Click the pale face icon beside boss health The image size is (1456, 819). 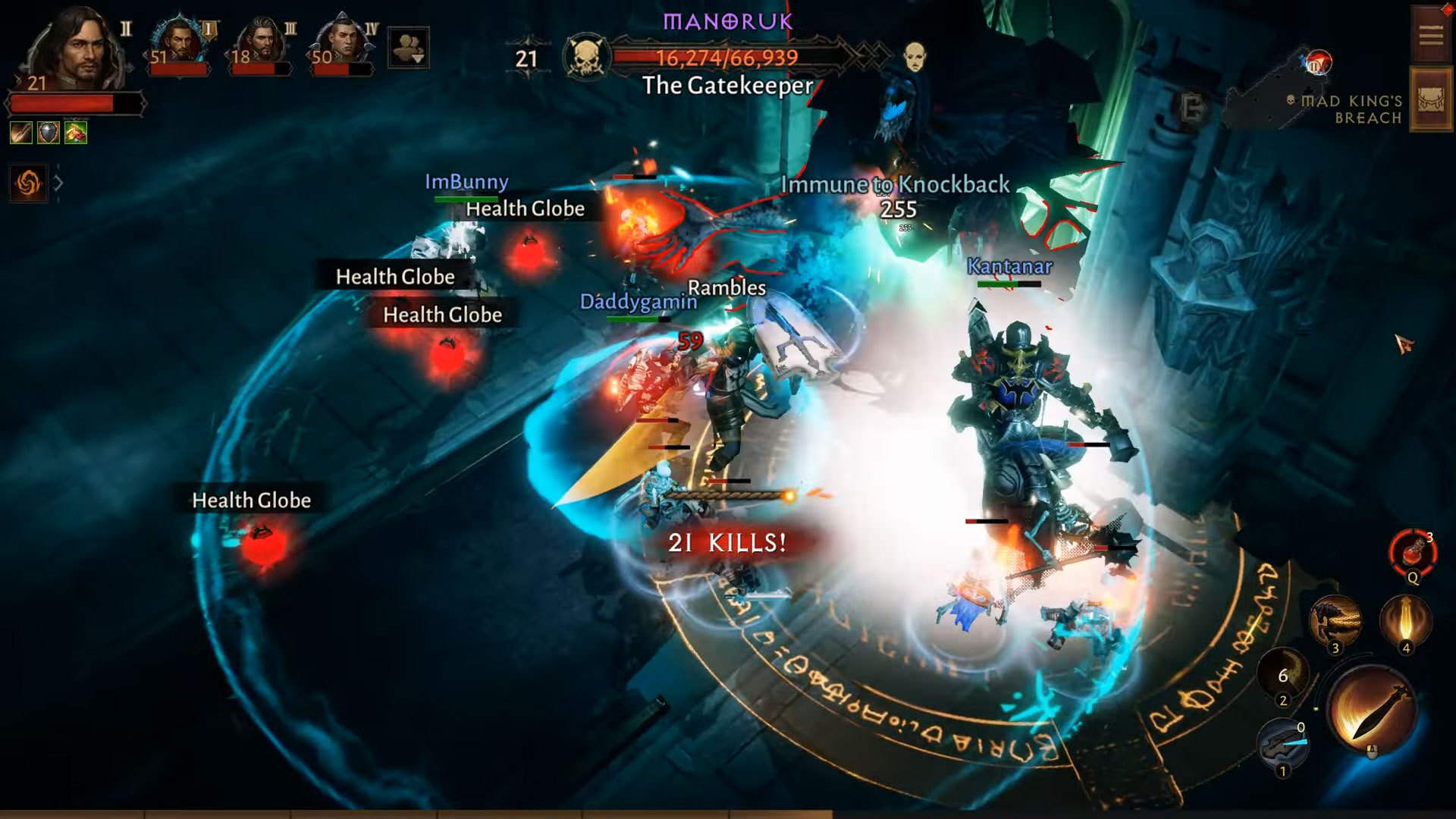tap(915, 56)
